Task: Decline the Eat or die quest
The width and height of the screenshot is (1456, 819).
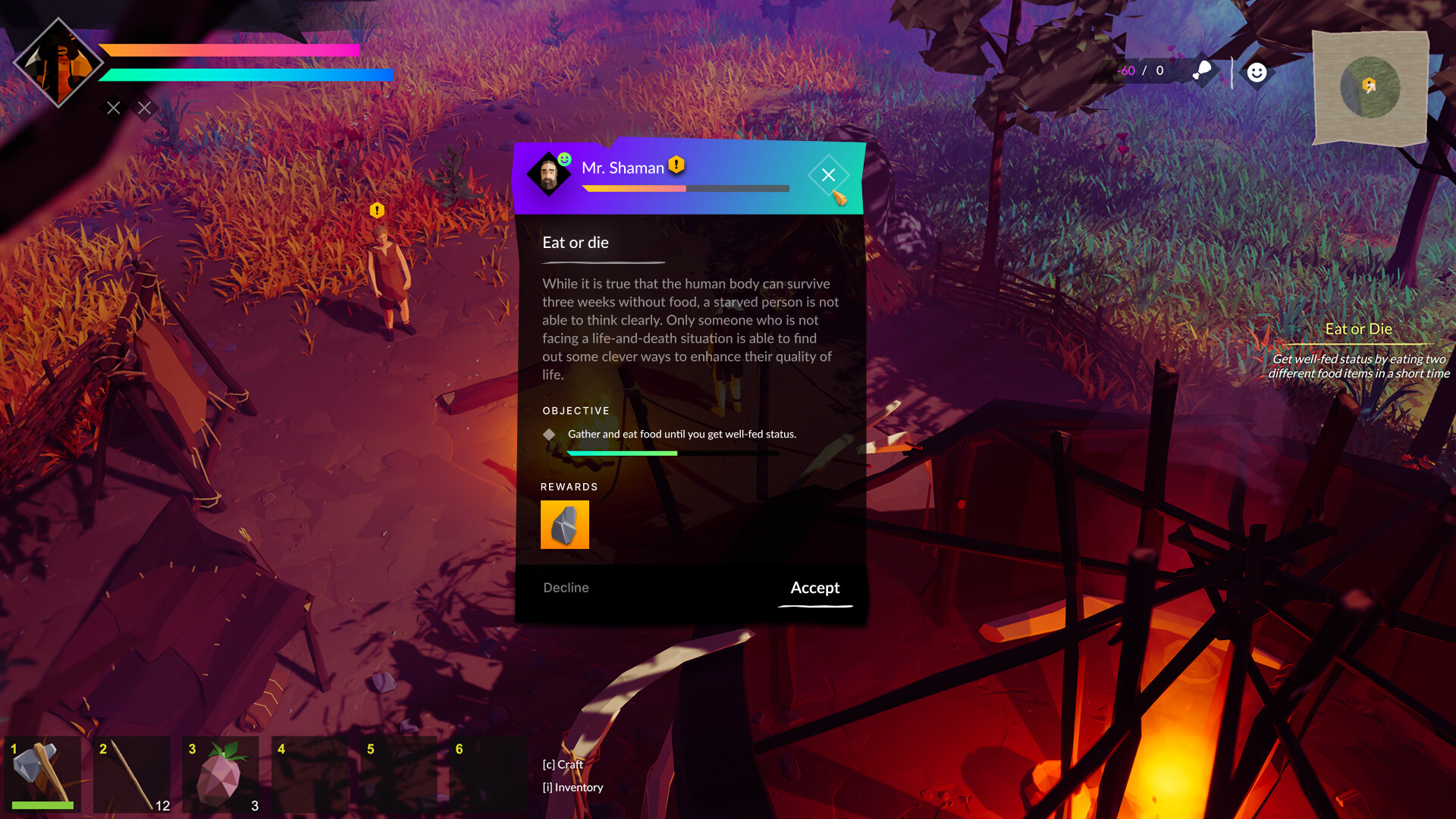Action: pos(564,588)
